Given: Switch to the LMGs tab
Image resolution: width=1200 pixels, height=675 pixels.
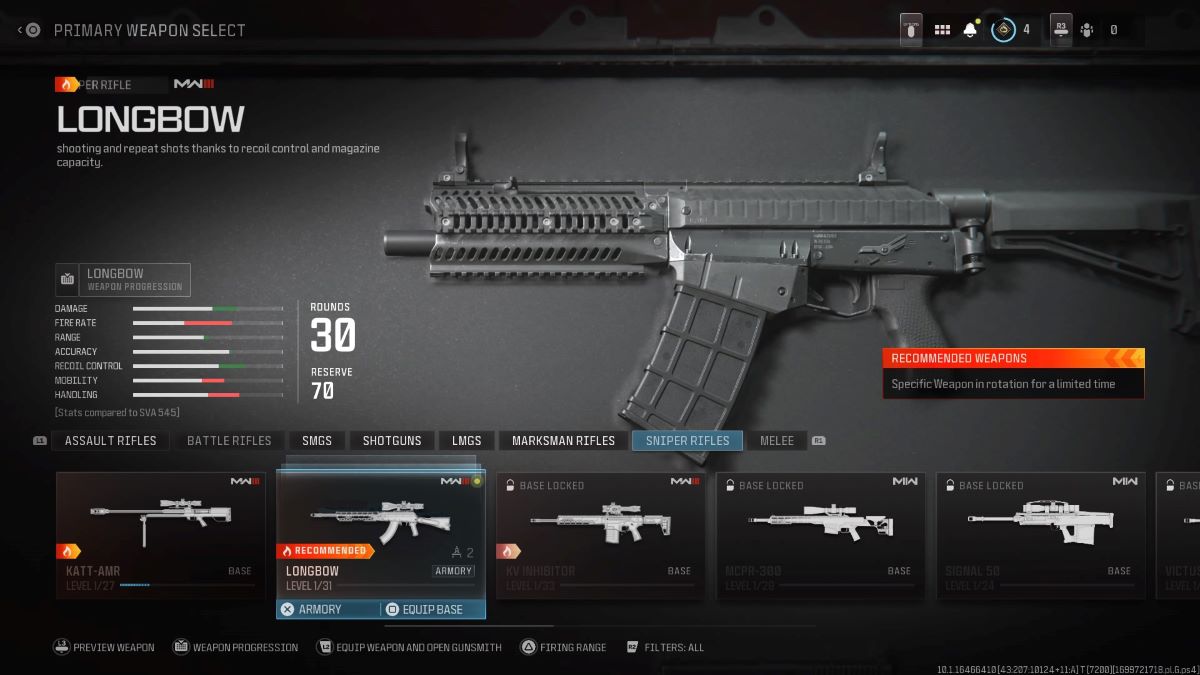Looking at the screenshot, I should [x=466, y=441].
